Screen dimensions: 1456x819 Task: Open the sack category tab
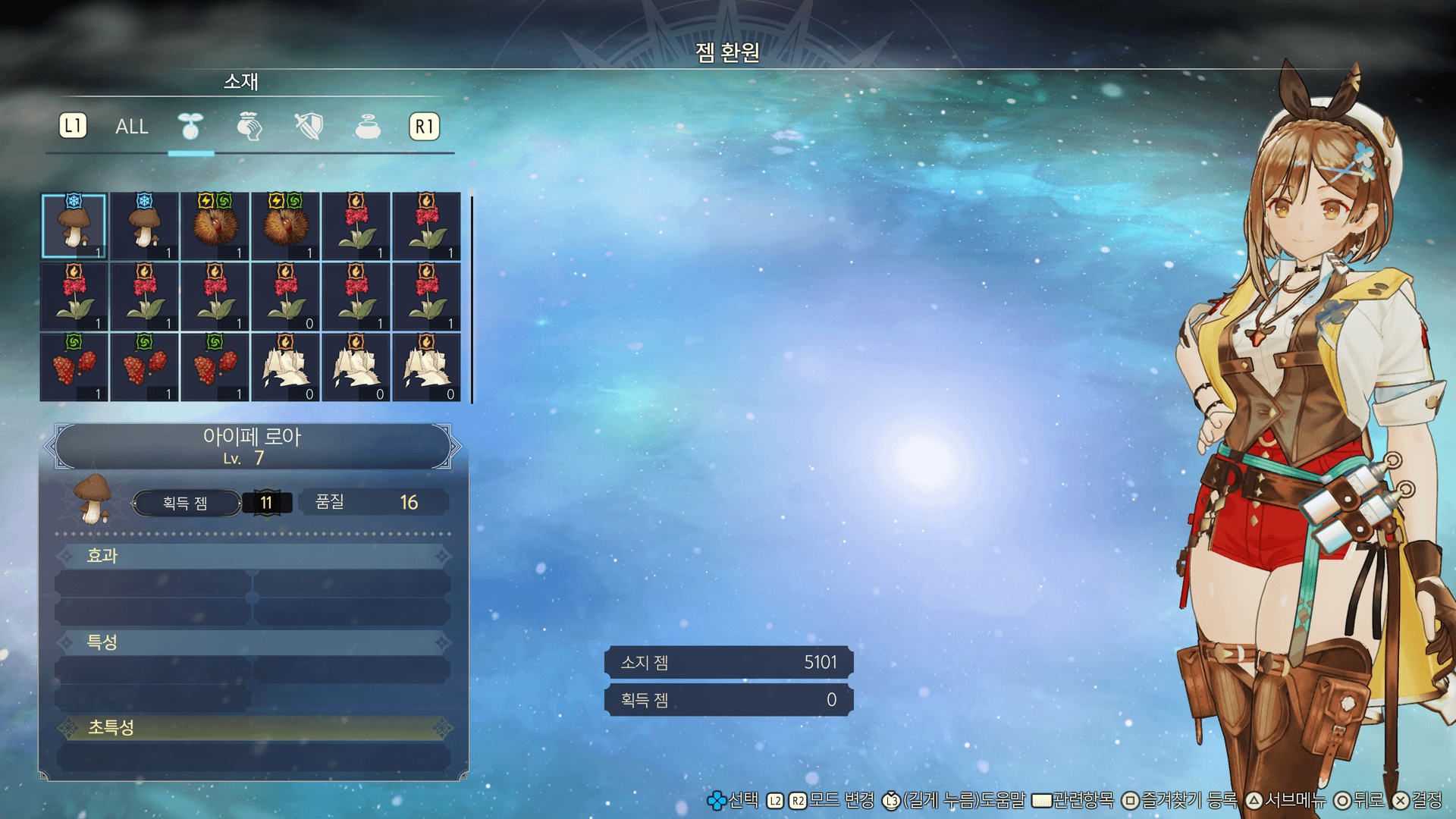[x=249, y=127]
